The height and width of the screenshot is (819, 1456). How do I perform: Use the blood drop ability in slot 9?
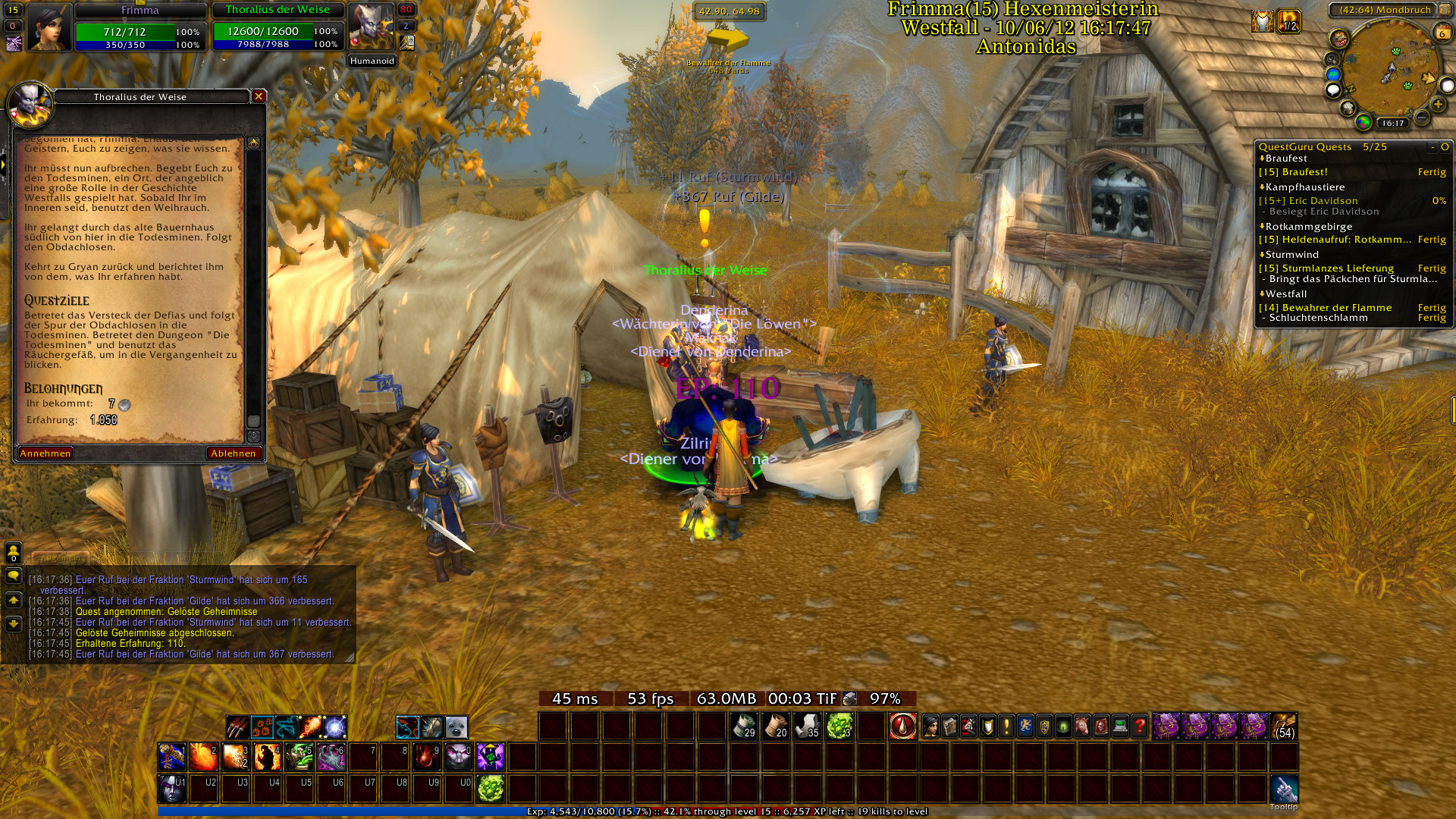point(426,757)
